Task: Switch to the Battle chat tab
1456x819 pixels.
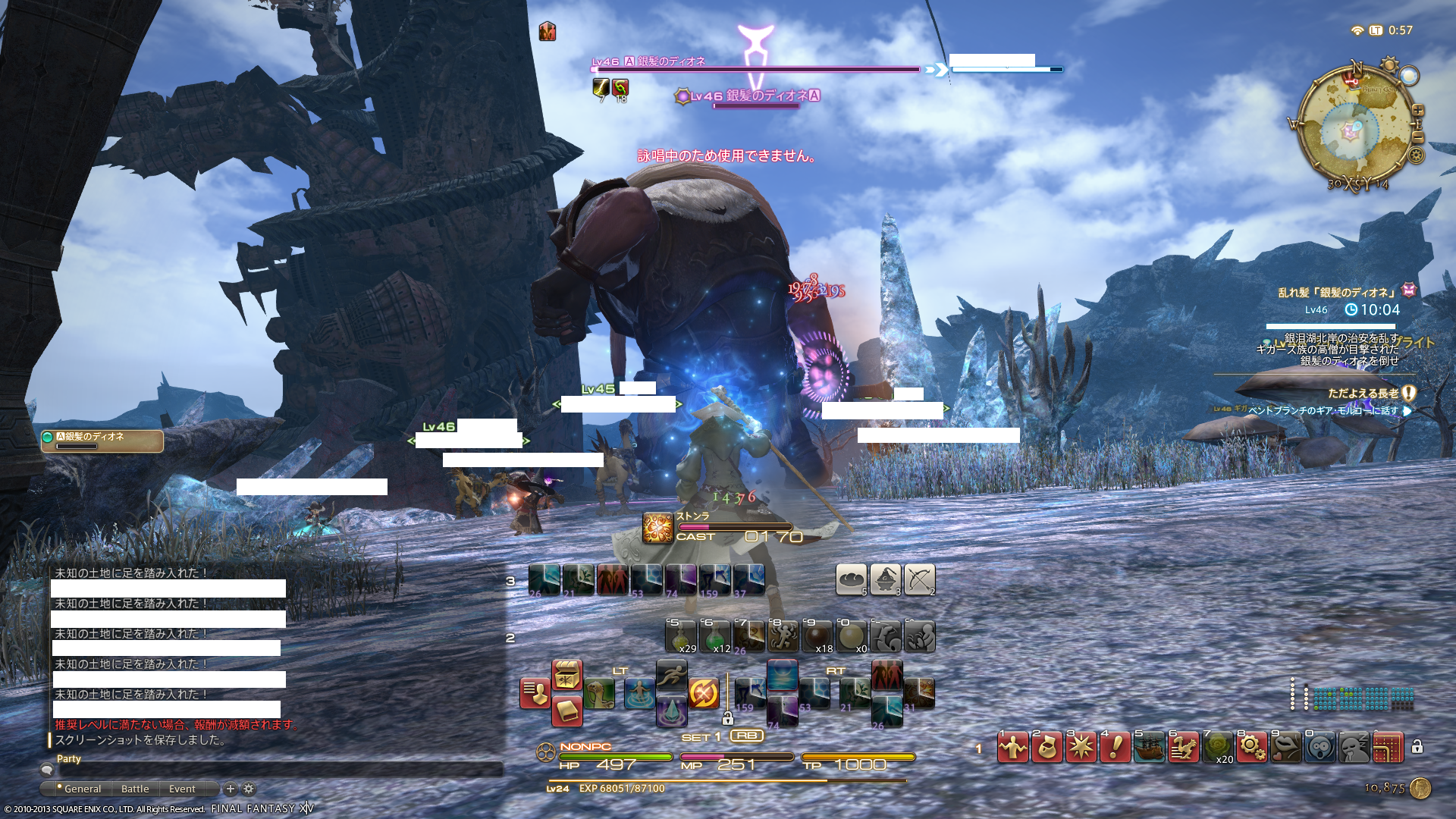Action: (135, 789)
